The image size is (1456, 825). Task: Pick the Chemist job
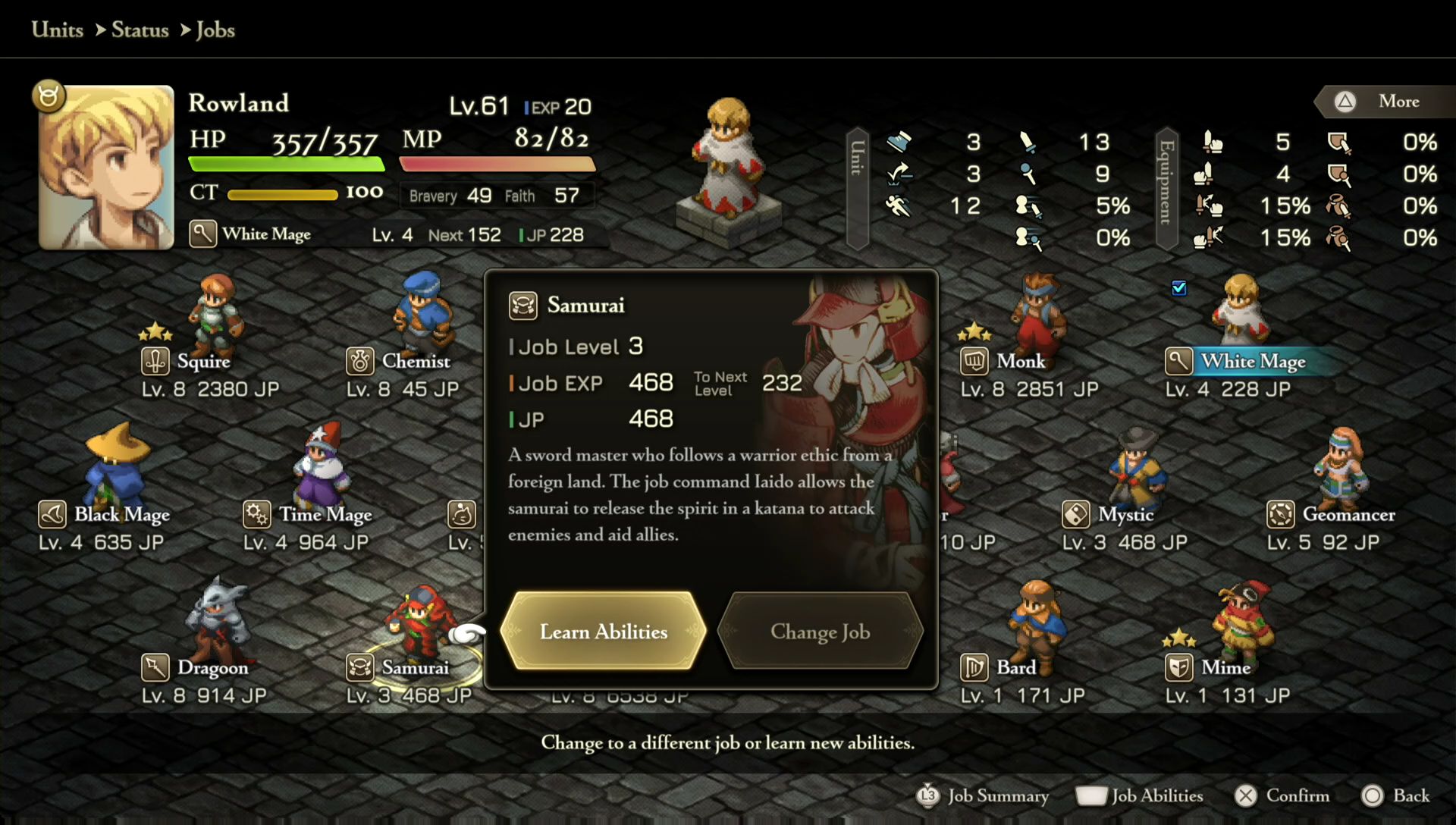(x=416, y=361)
